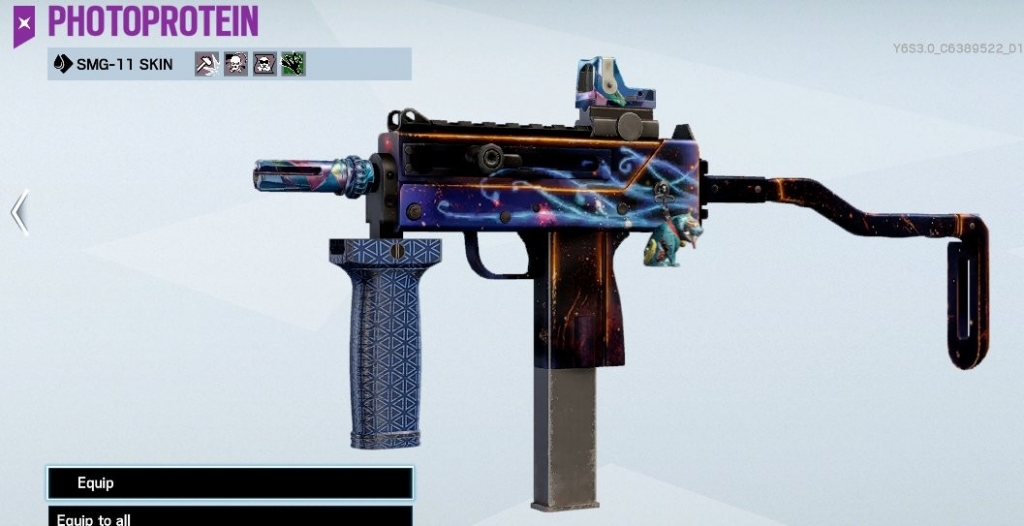Select the green Ela operator icon

point(293,65)
